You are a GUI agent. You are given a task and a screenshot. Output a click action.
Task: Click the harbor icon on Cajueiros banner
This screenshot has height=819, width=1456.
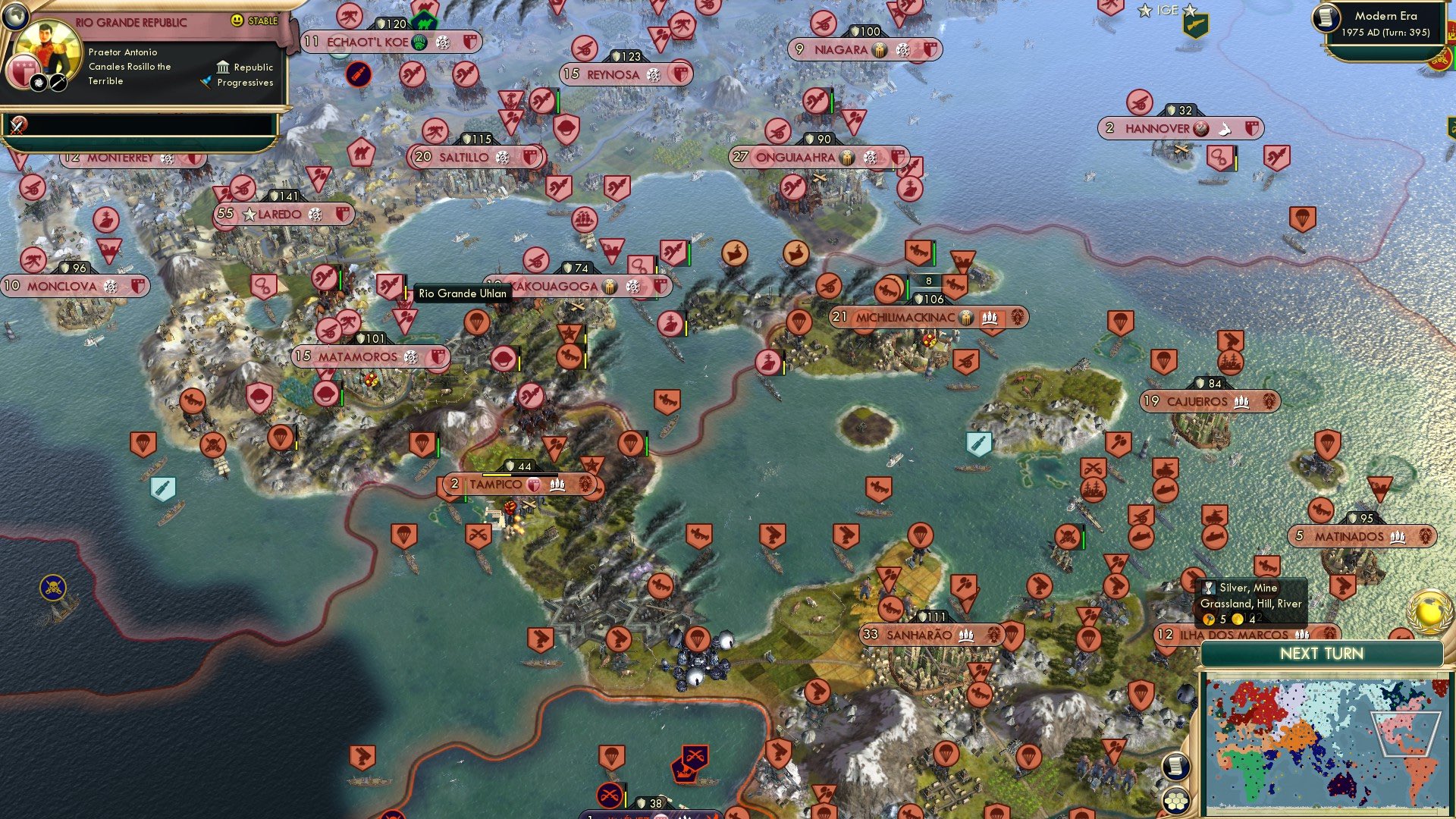point(1242,402)
